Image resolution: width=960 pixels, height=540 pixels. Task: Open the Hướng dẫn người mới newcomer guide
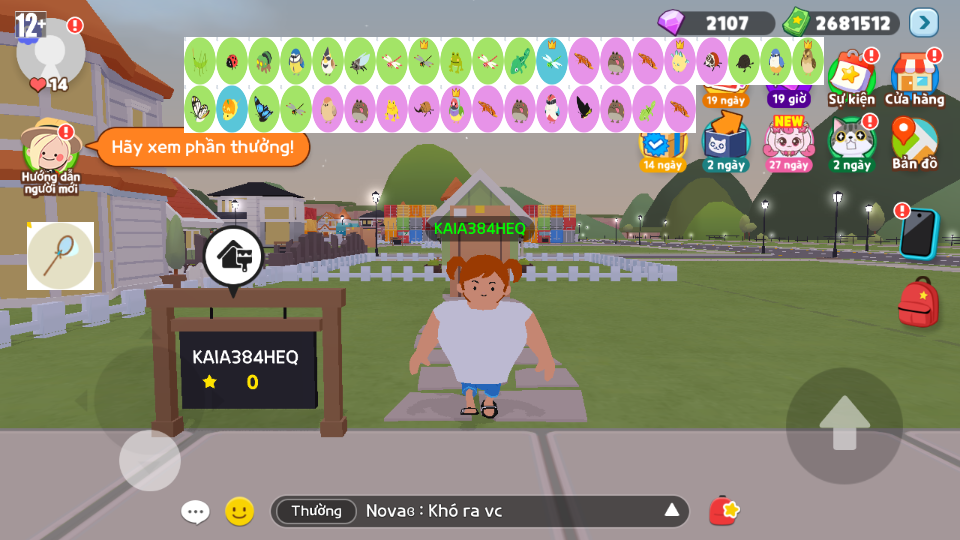(50, 152)
